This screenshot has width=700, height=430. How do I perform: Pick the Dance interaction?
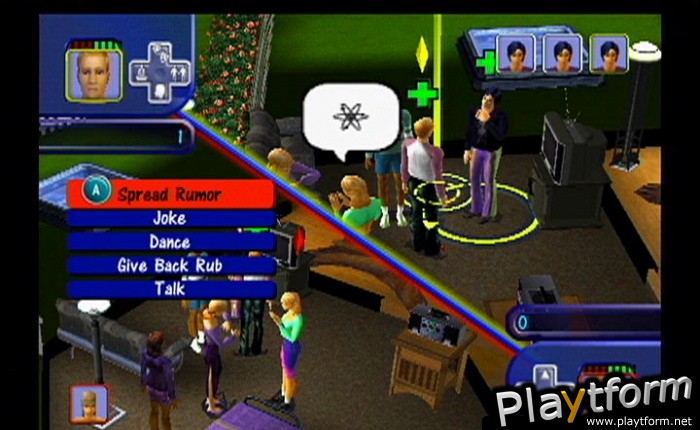pyautogui.click(x=170, y=242)
